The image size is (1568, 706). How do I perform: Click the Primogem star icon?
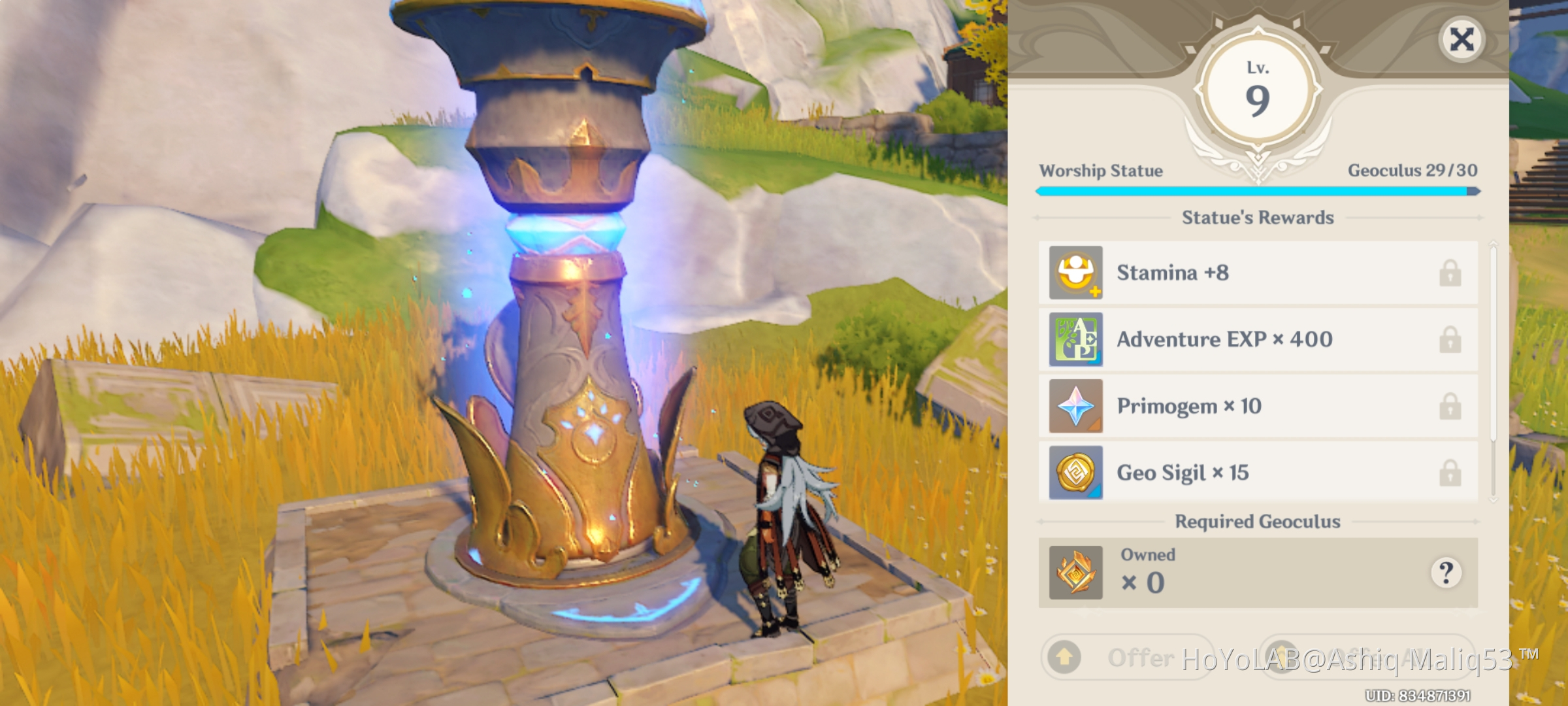[1075, 406]
